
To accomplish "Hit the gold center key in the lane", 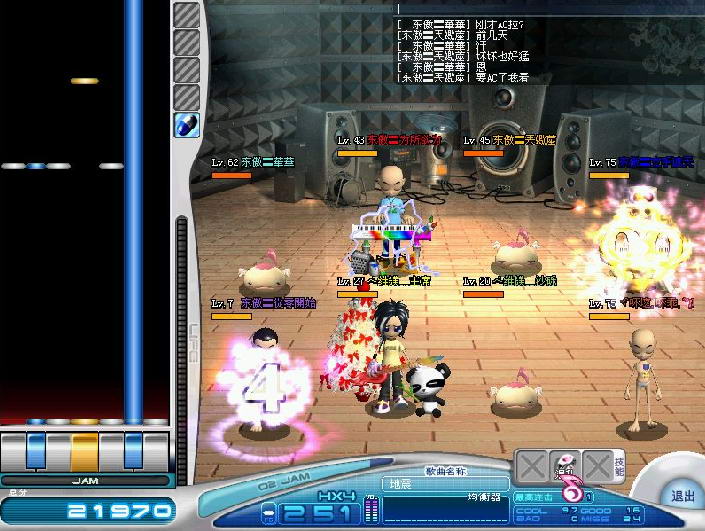I will pos(85,449).
